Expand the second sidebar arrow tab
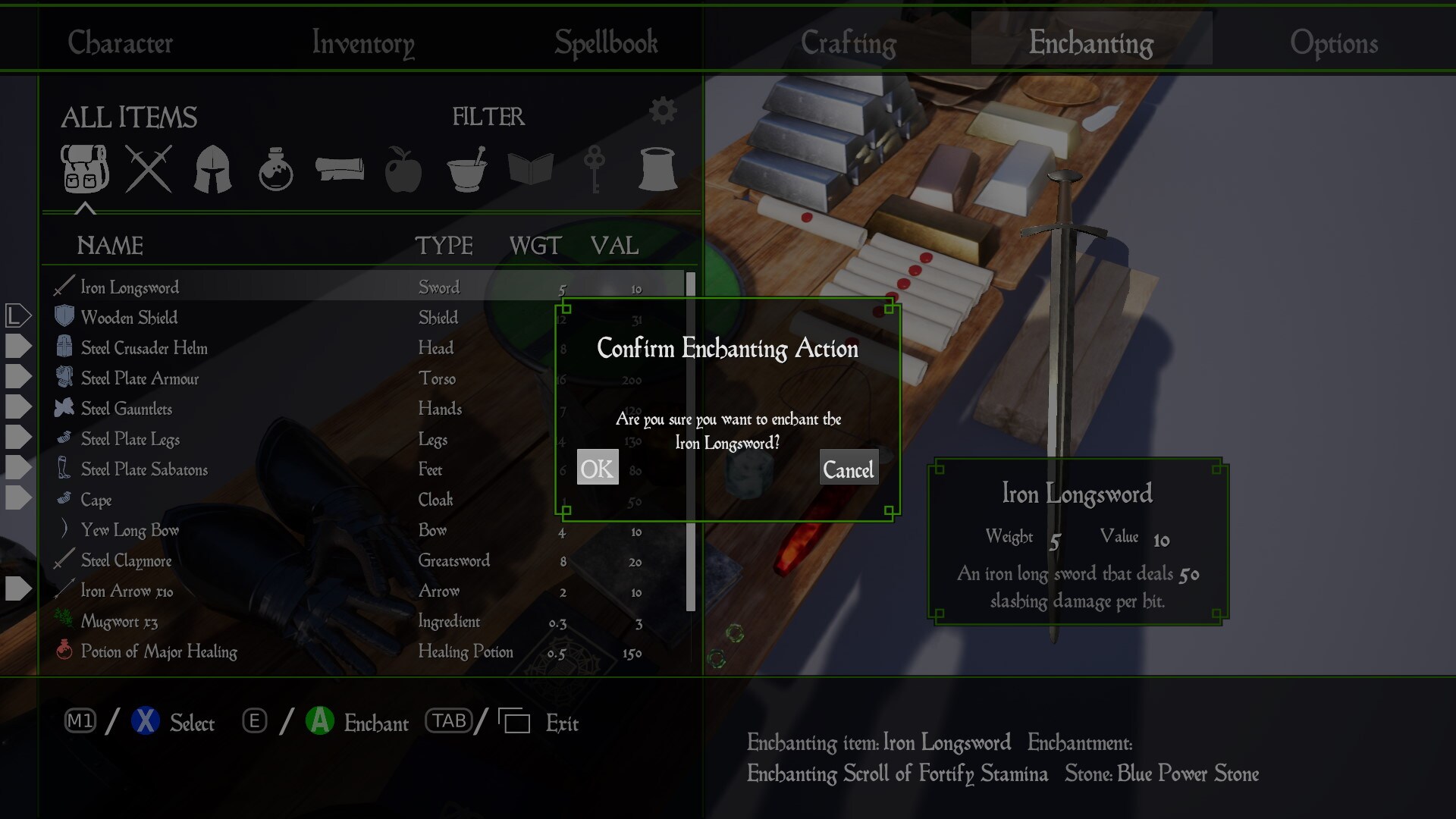1456x819 pixels. pos(17,346)
